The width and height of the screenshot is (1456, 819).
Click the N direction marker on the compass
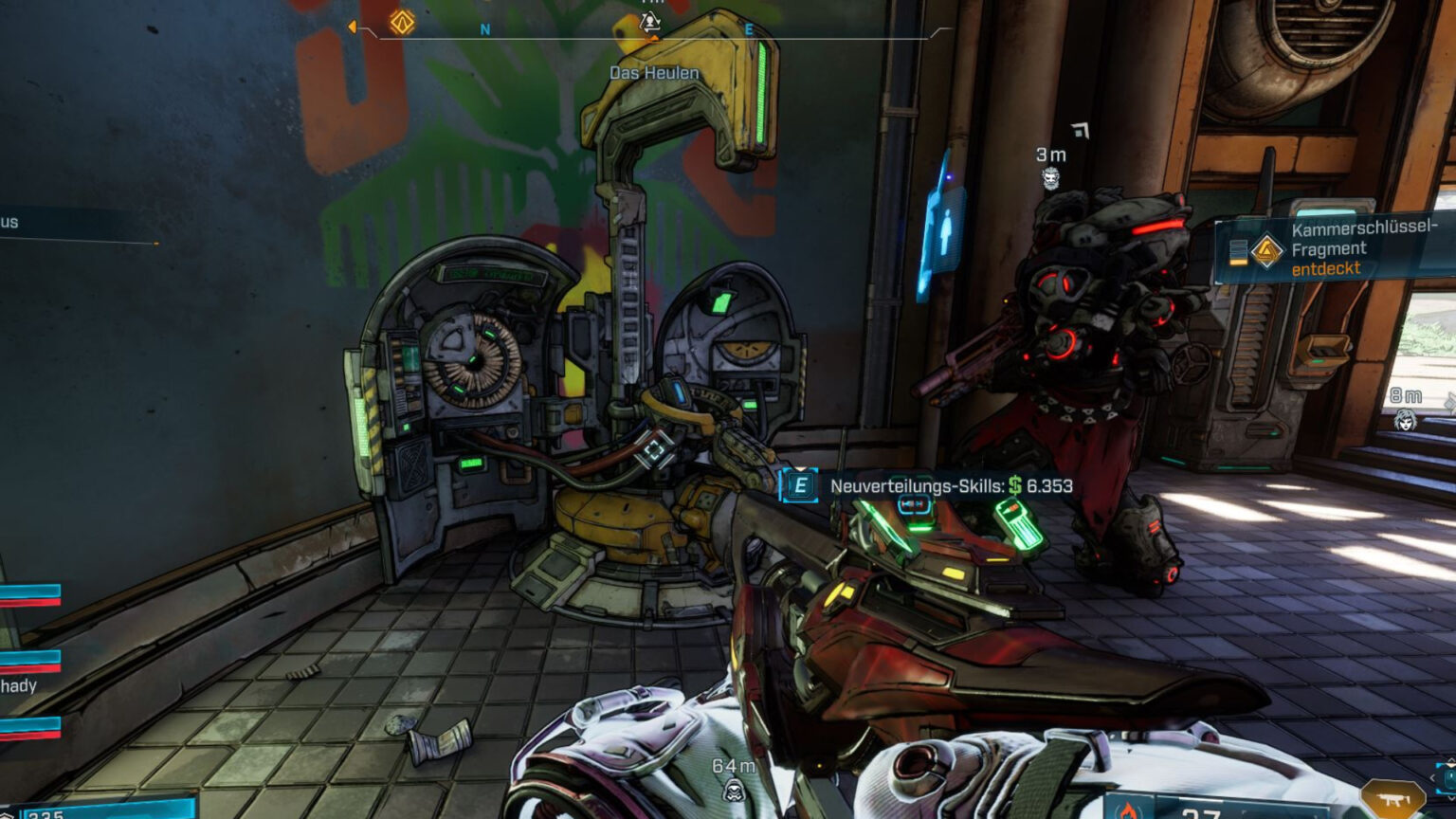486,29
